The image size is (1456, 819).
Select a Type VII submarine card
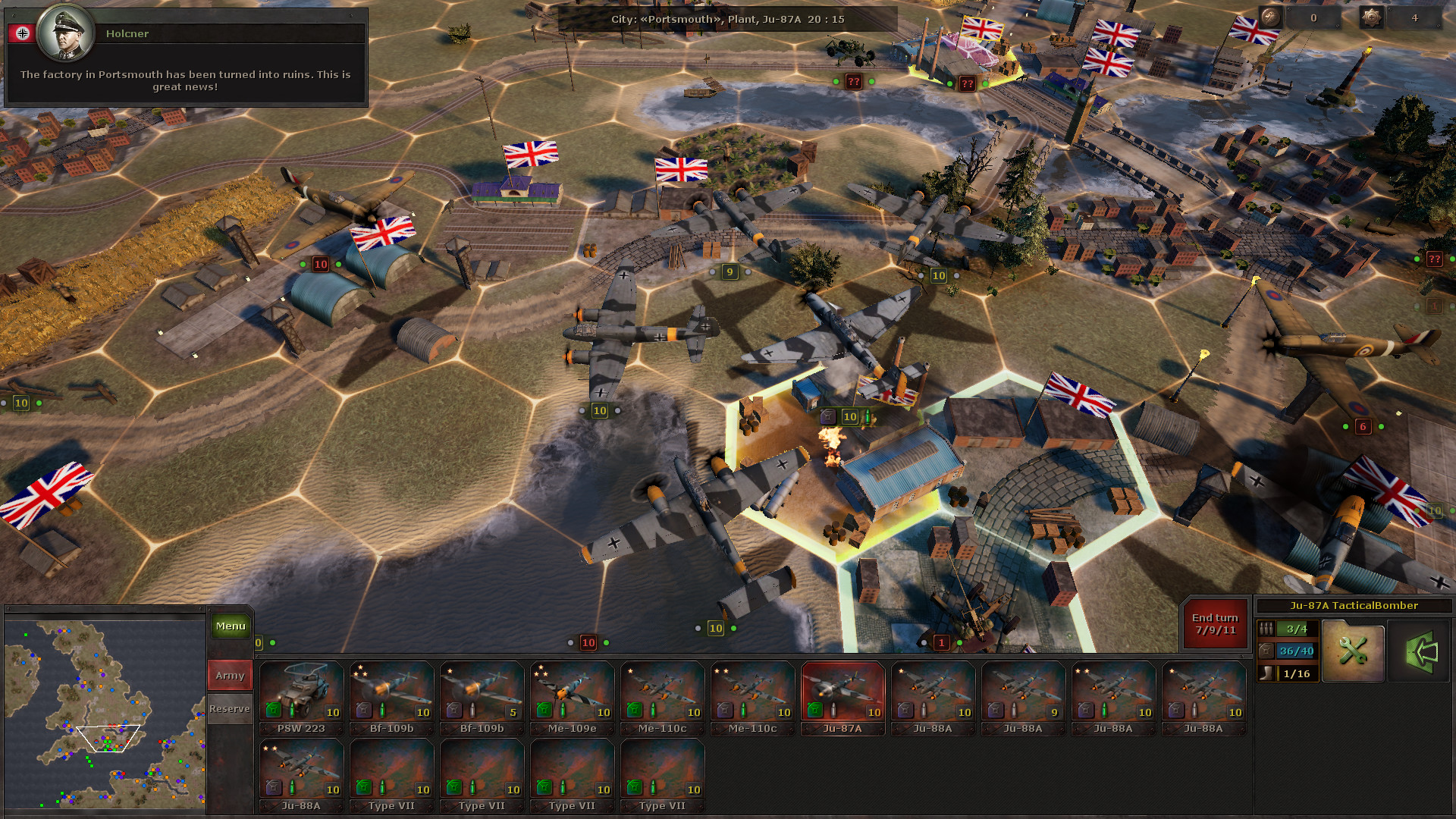pyautogui.click(x=391, y=771)
